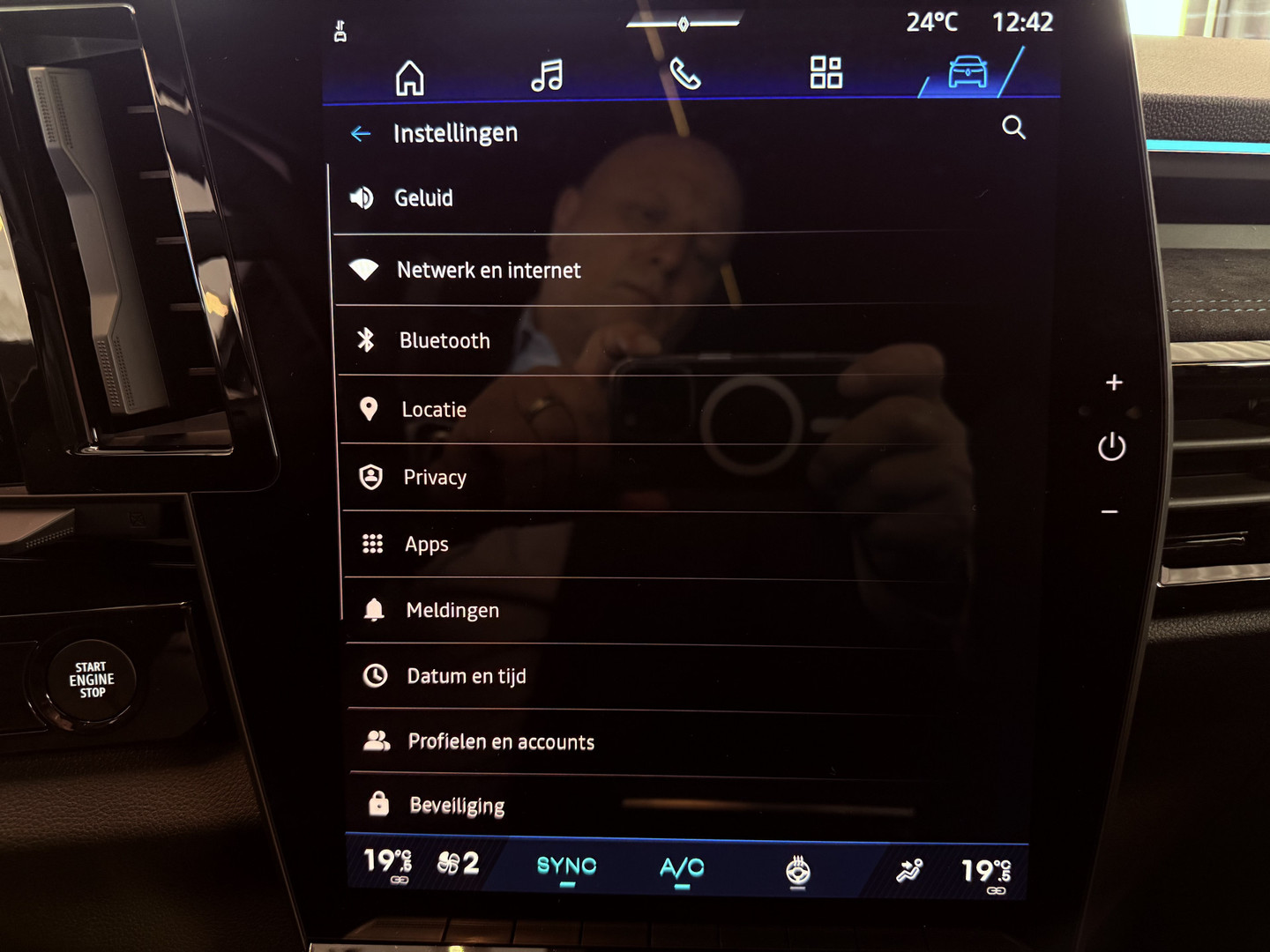
Task: Click the search magnifier icon
Action: [1013, 128]
